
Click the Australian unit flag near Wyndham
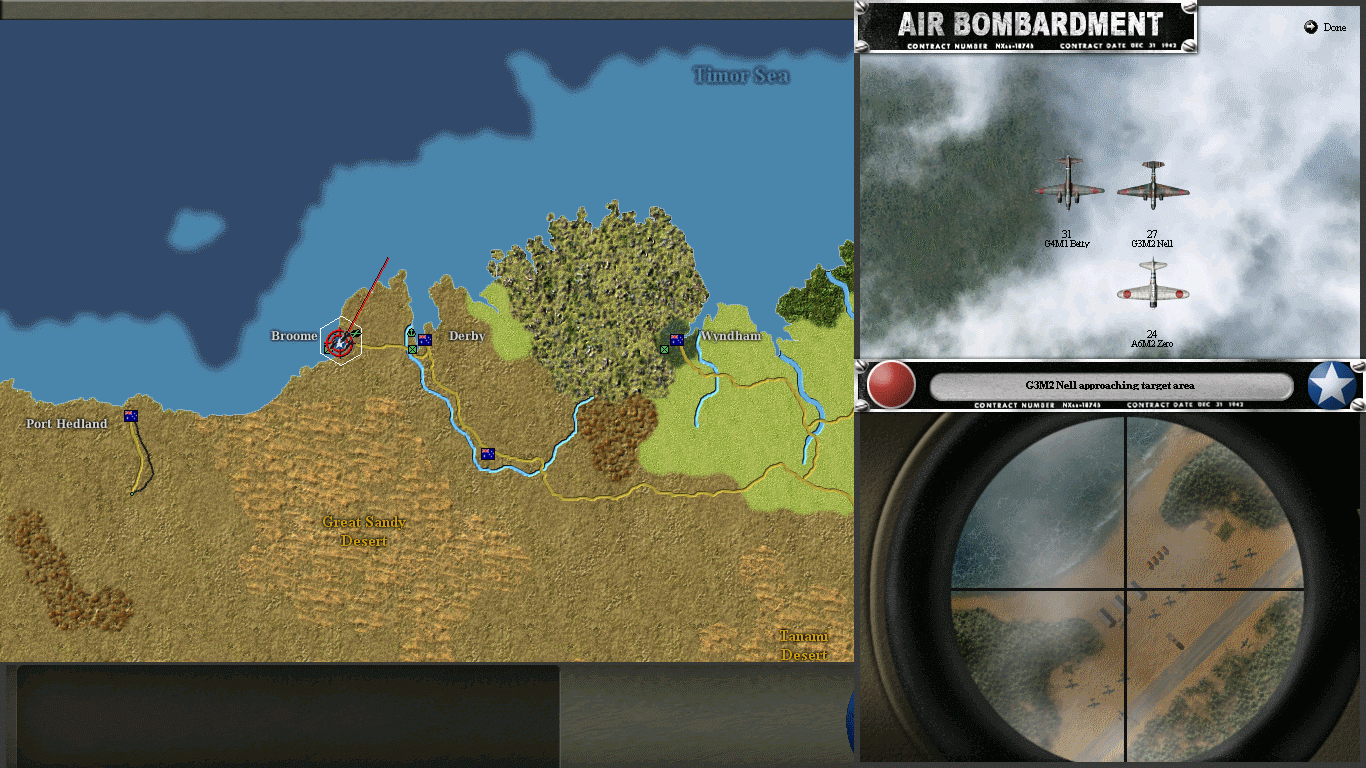[x=677, y=339]
